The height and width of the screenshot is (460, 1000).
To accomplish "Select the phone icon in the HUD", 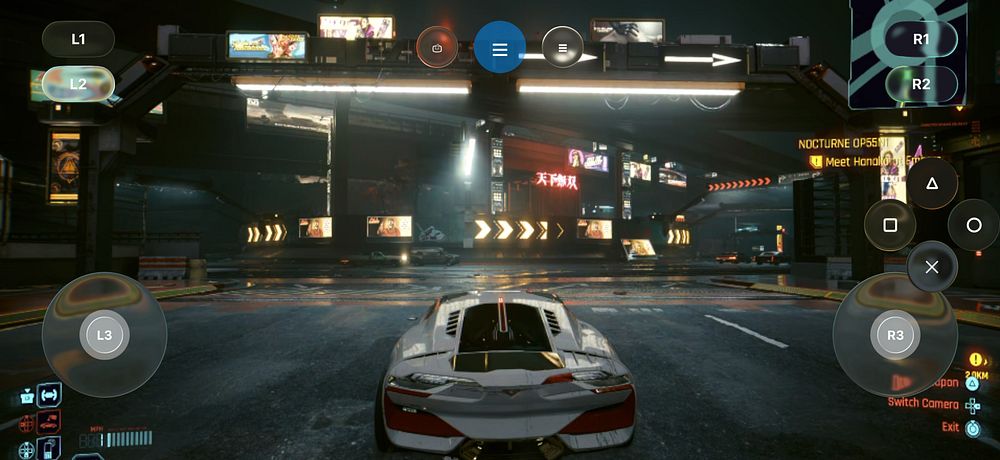I will (x=48, y=447).
